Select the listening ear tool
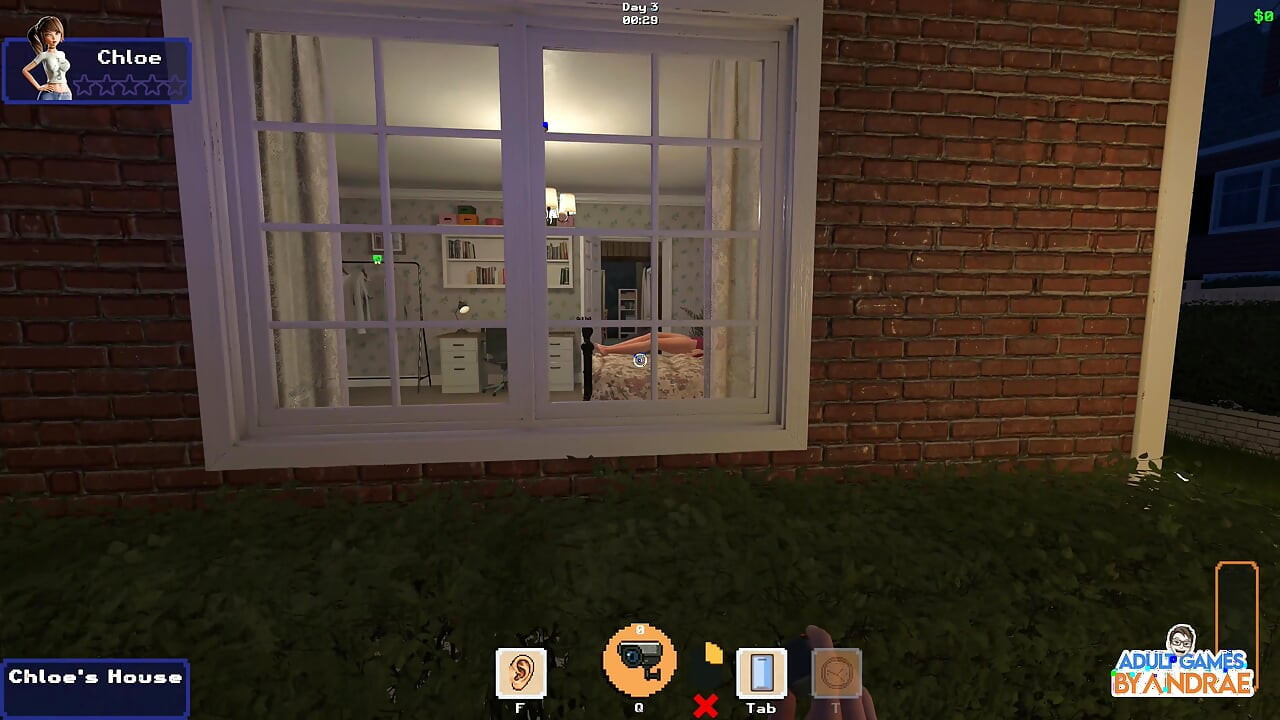The height and width of the screenshot is (720, 1280). [520, 670]
